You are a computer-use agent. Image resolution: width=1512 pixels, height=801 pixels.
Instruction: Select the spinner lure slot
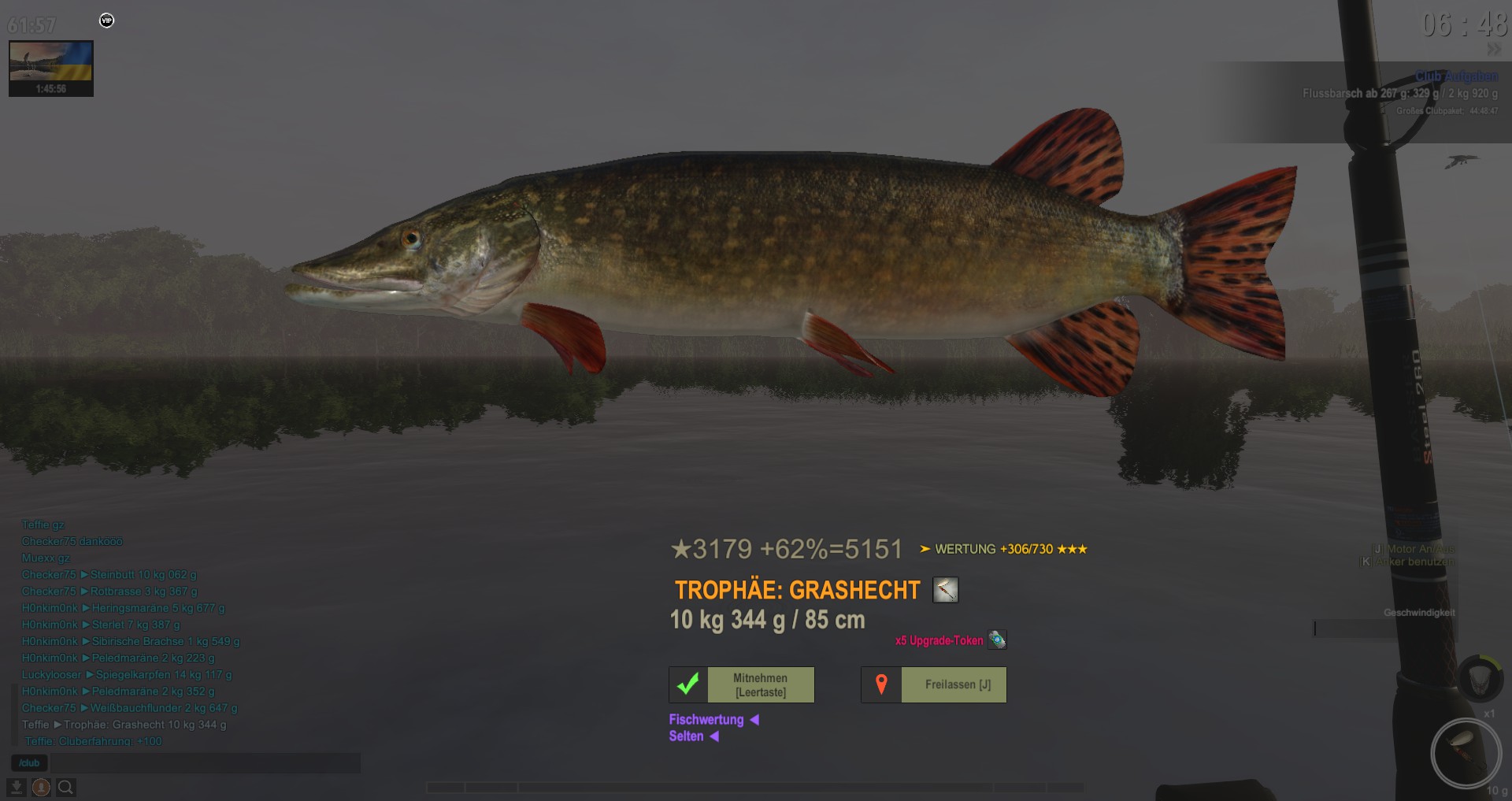coord(1466,752)
